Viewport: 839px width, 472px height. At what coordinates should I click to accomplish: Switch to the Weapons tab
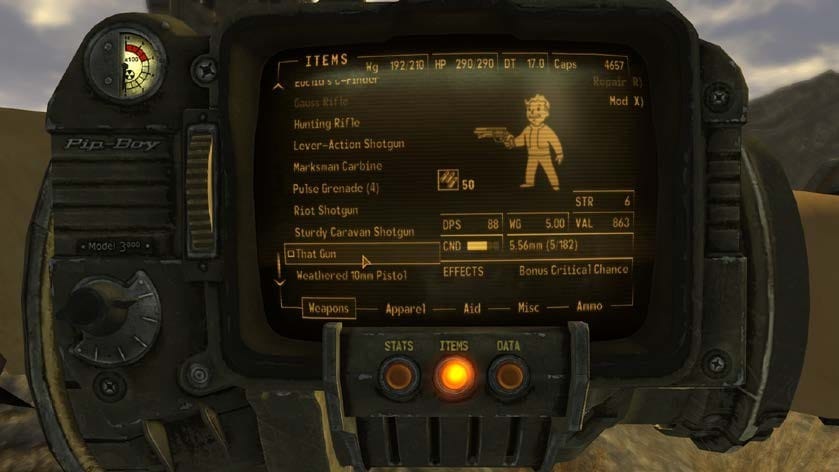[328, 309]
